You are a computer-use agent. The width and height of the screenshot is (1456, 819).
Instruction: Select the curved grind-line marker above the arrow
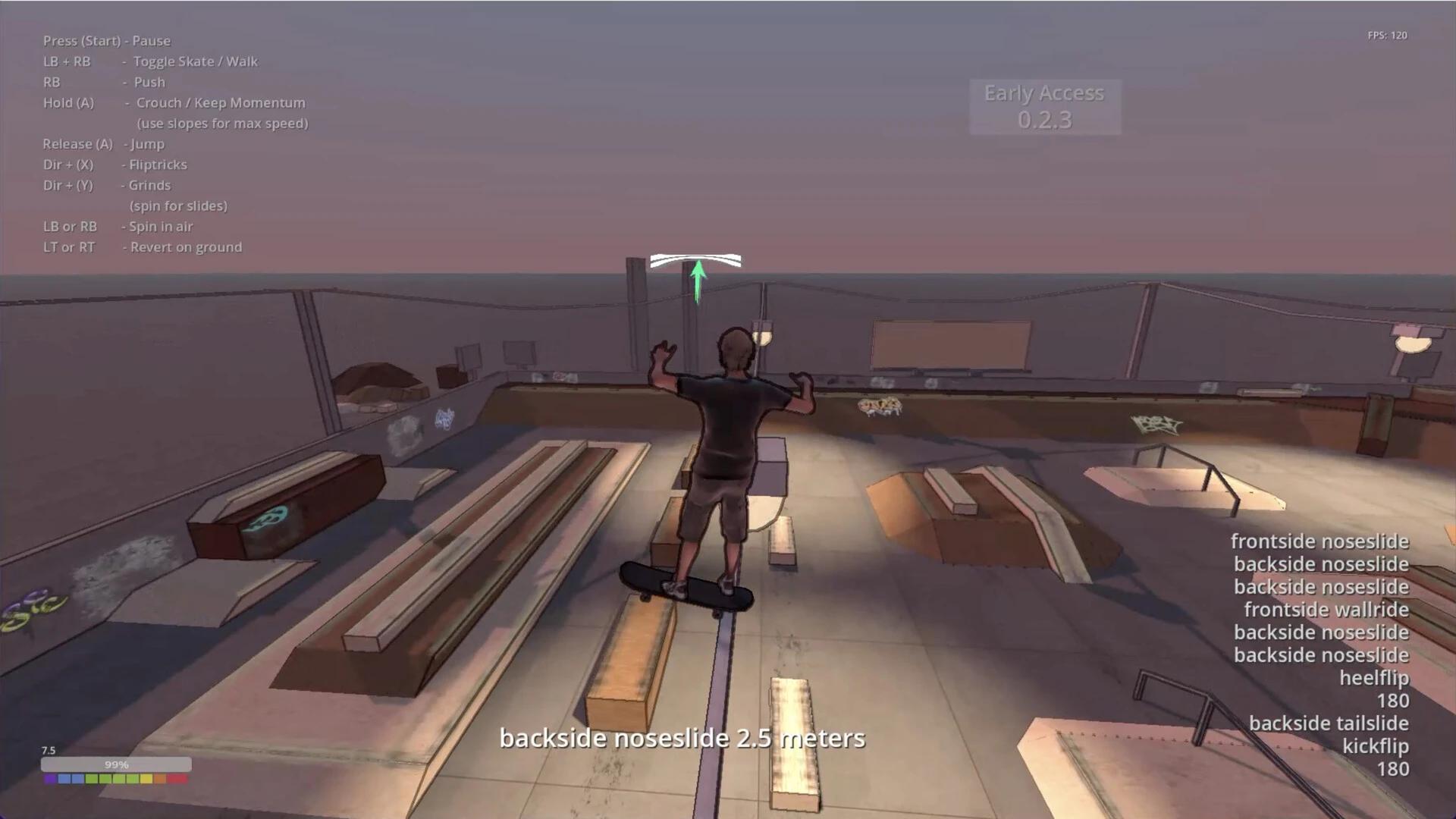click(696, 261)
